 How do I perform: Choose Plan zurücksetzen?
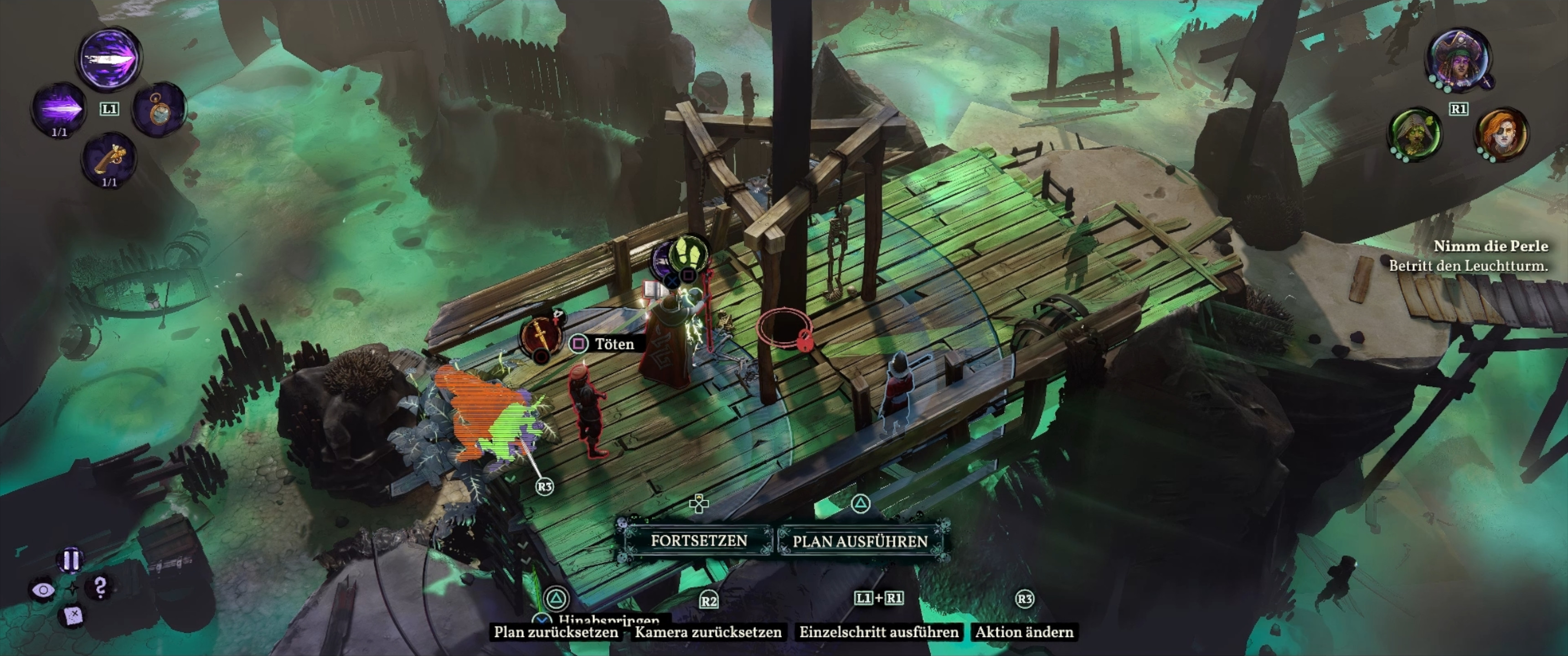pyautogui.click(x=555, y=632)
